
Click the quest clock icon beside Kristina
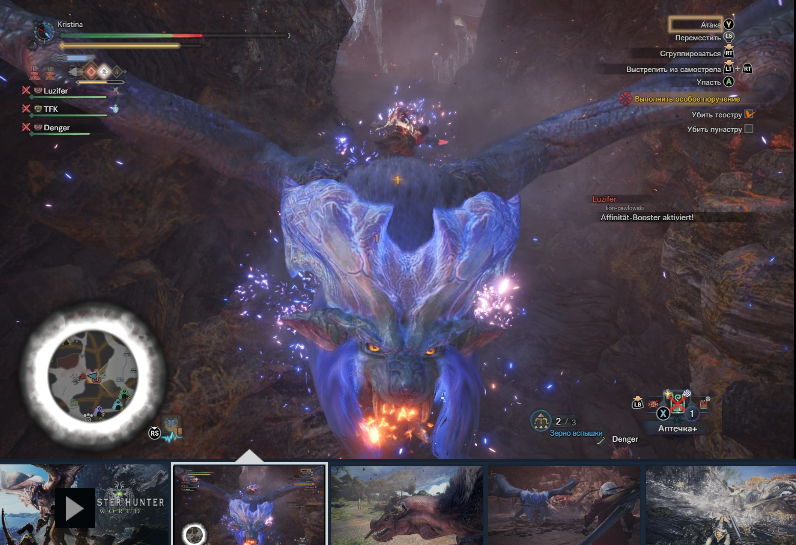click(x=43, y=33)
